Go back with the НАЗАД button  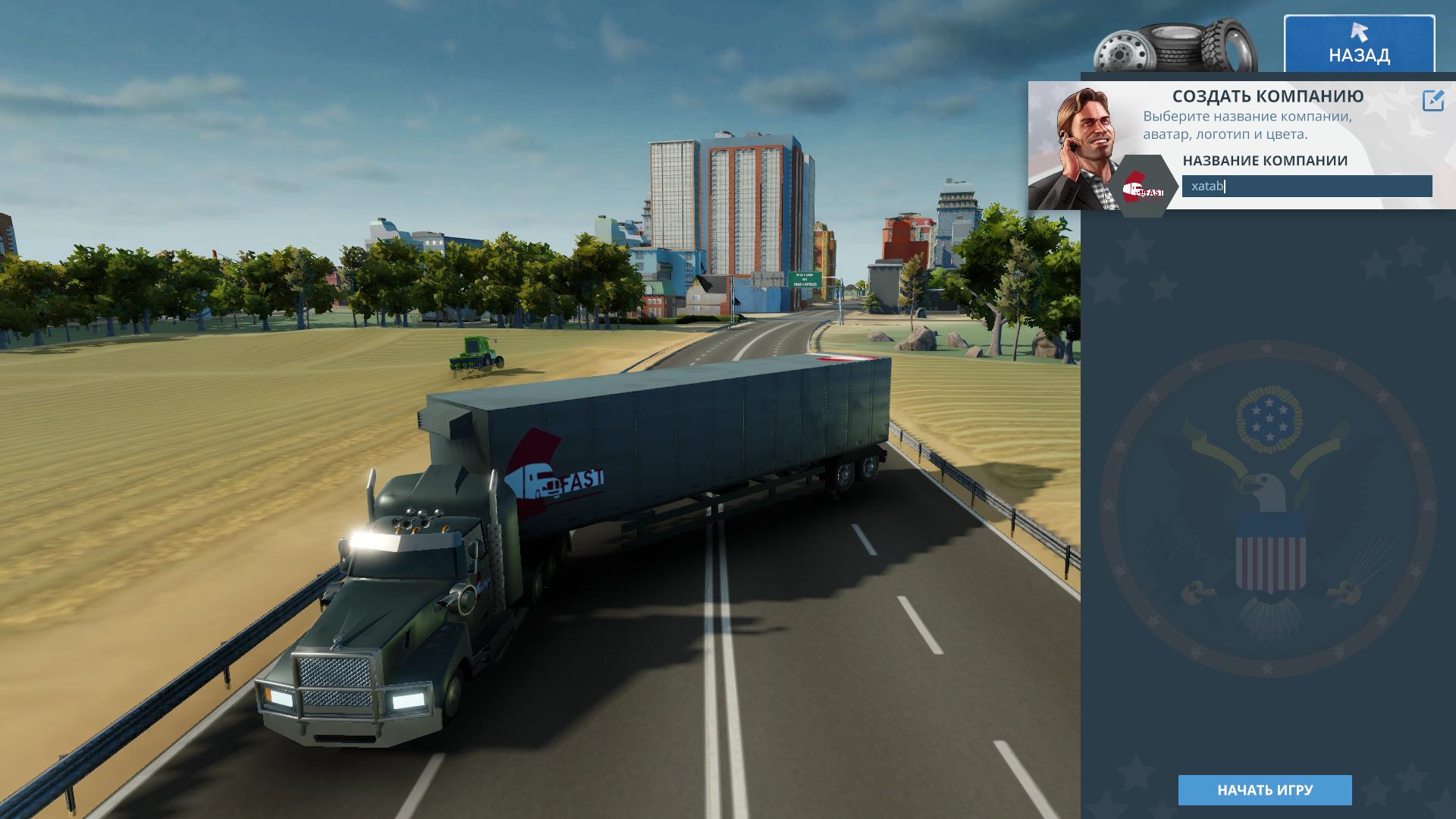point(1358,44)
